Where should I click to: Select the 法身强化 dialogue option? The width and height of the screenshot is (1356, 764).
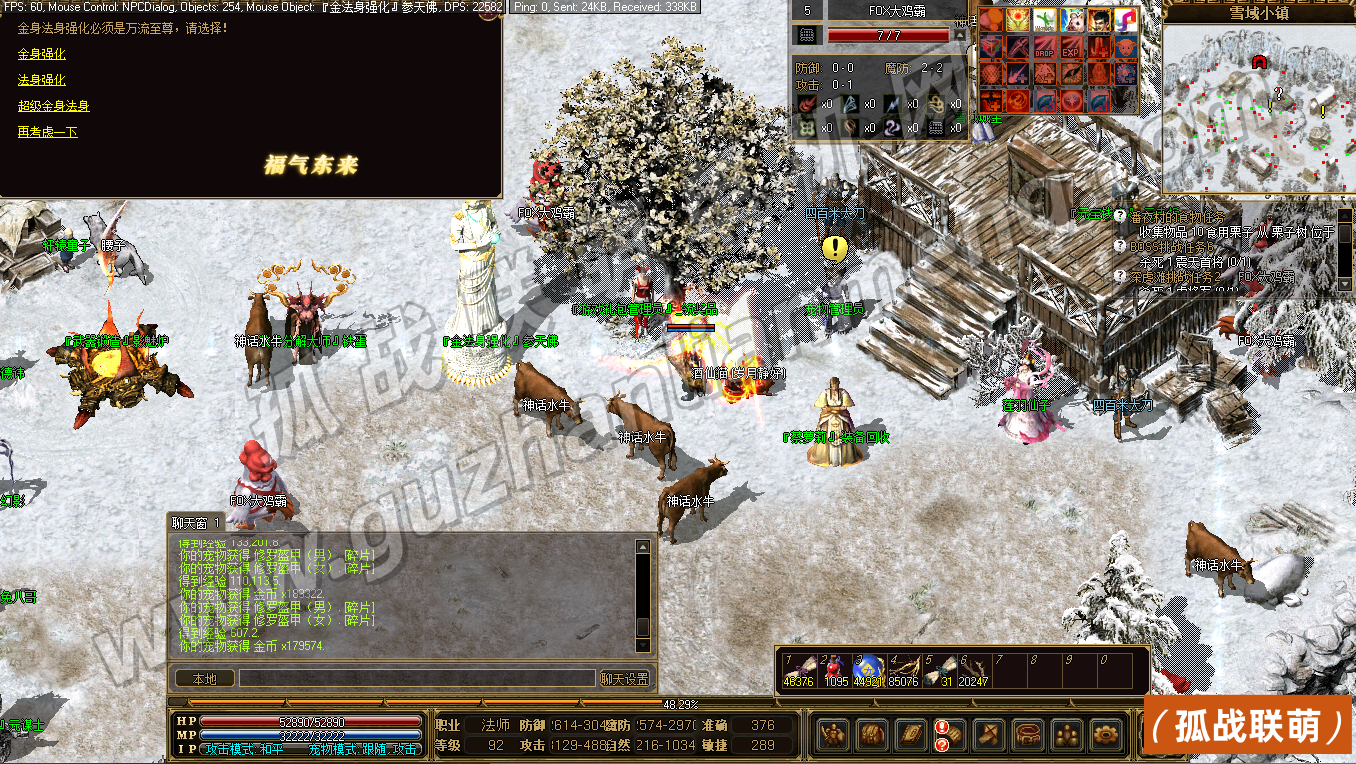(42, 80)
